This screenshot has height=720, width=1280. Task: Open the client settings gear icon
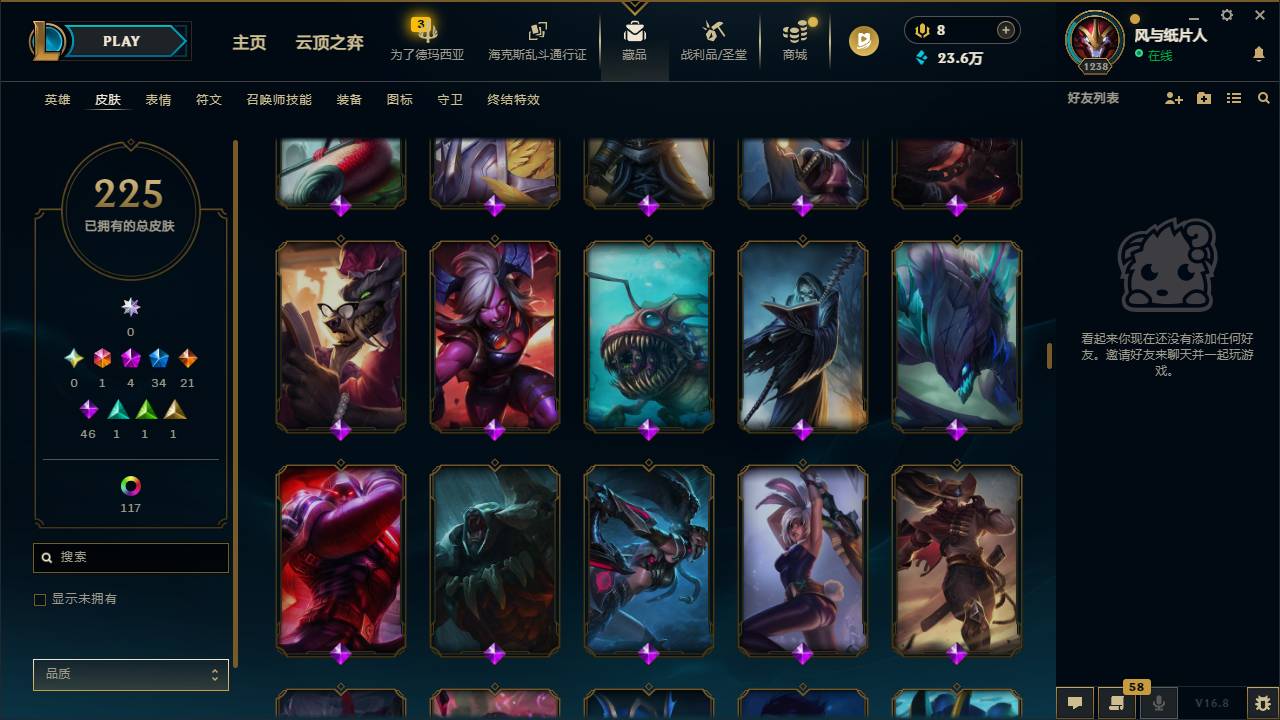1225,15
